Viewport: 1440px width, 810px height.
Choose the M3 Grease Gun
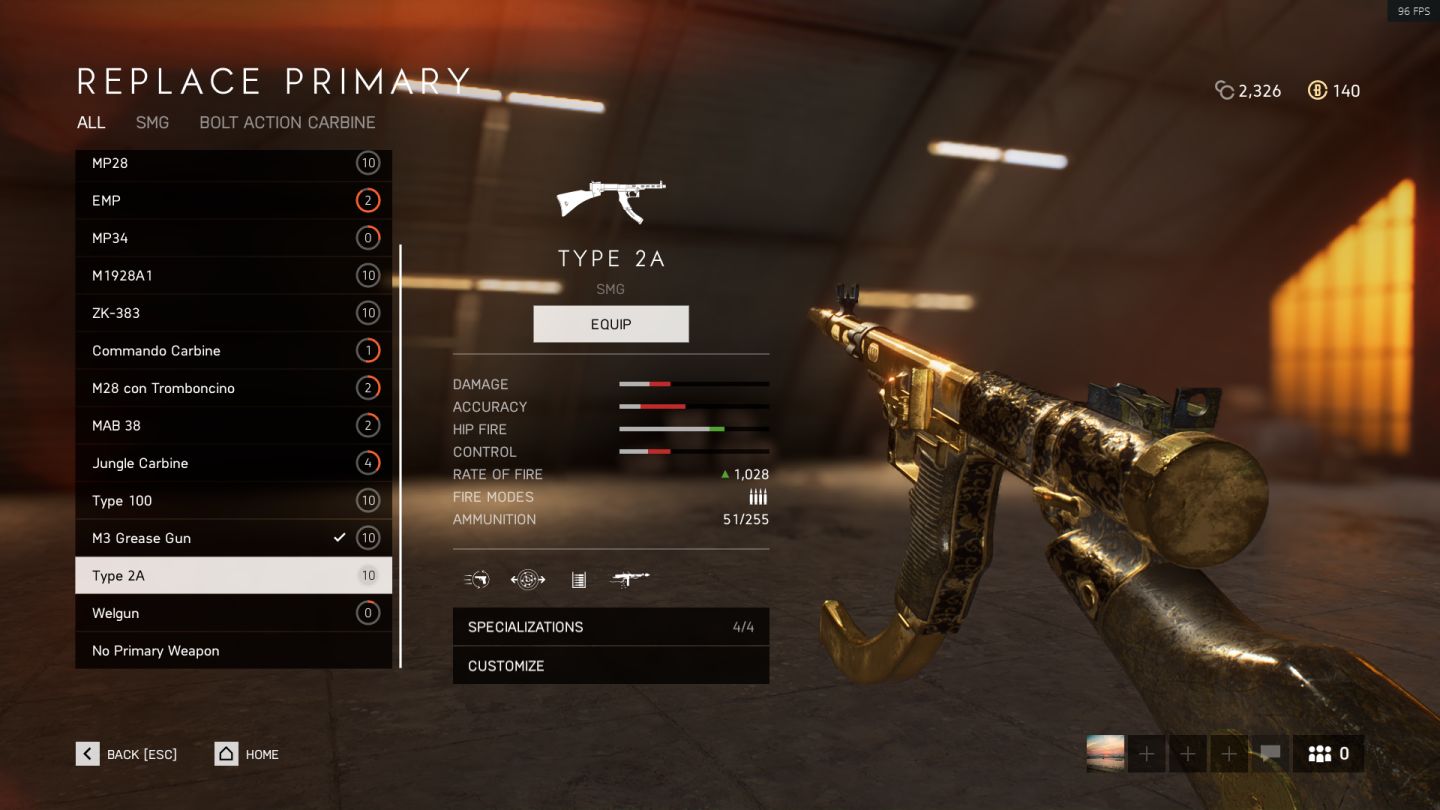[x=233, y=538]
